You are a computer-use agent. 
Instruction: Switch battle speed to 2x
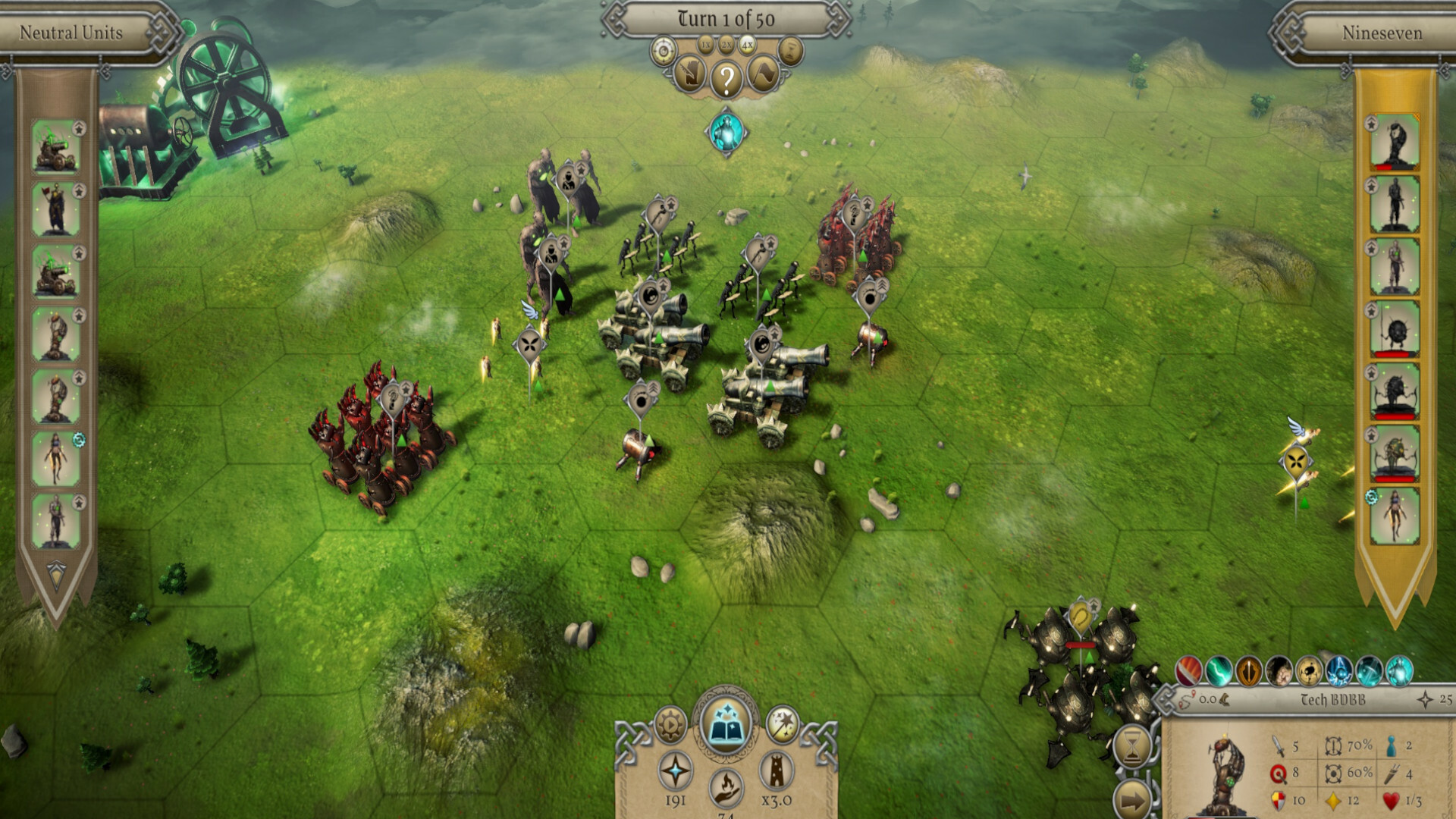click(725, 45)
